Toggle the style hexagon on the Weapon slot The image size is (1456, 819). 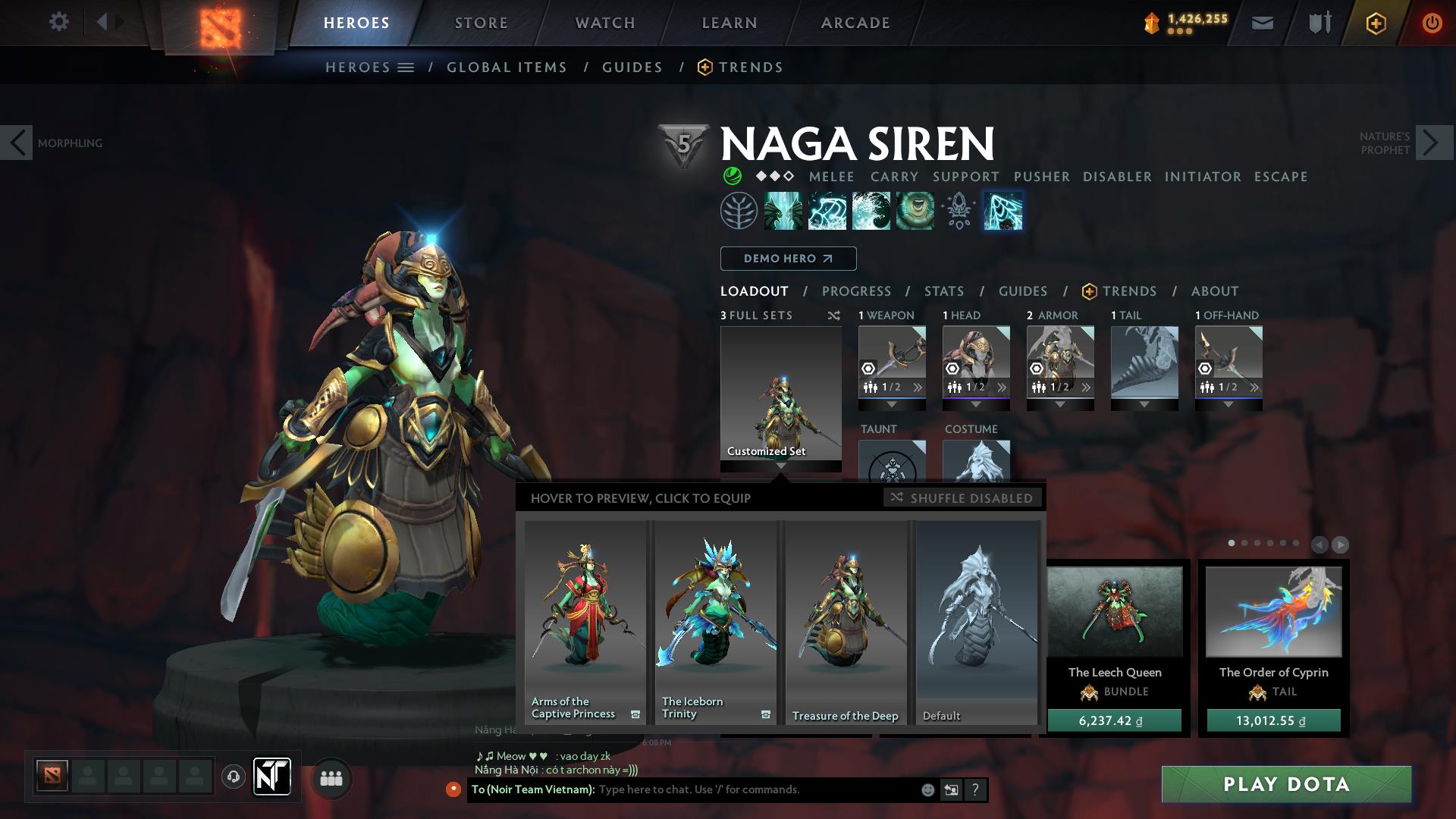(867, 369)
